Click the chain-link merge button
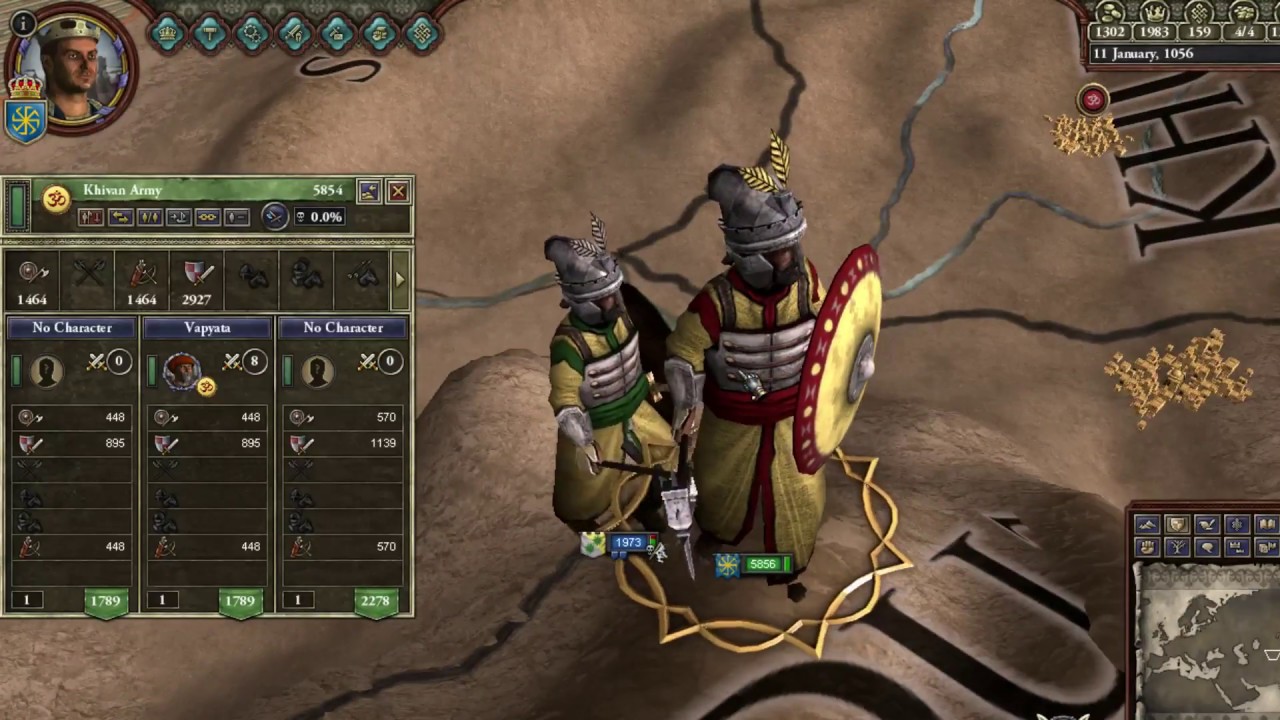The height and width of the screenshot is (720, 1280). pos(207,217)
